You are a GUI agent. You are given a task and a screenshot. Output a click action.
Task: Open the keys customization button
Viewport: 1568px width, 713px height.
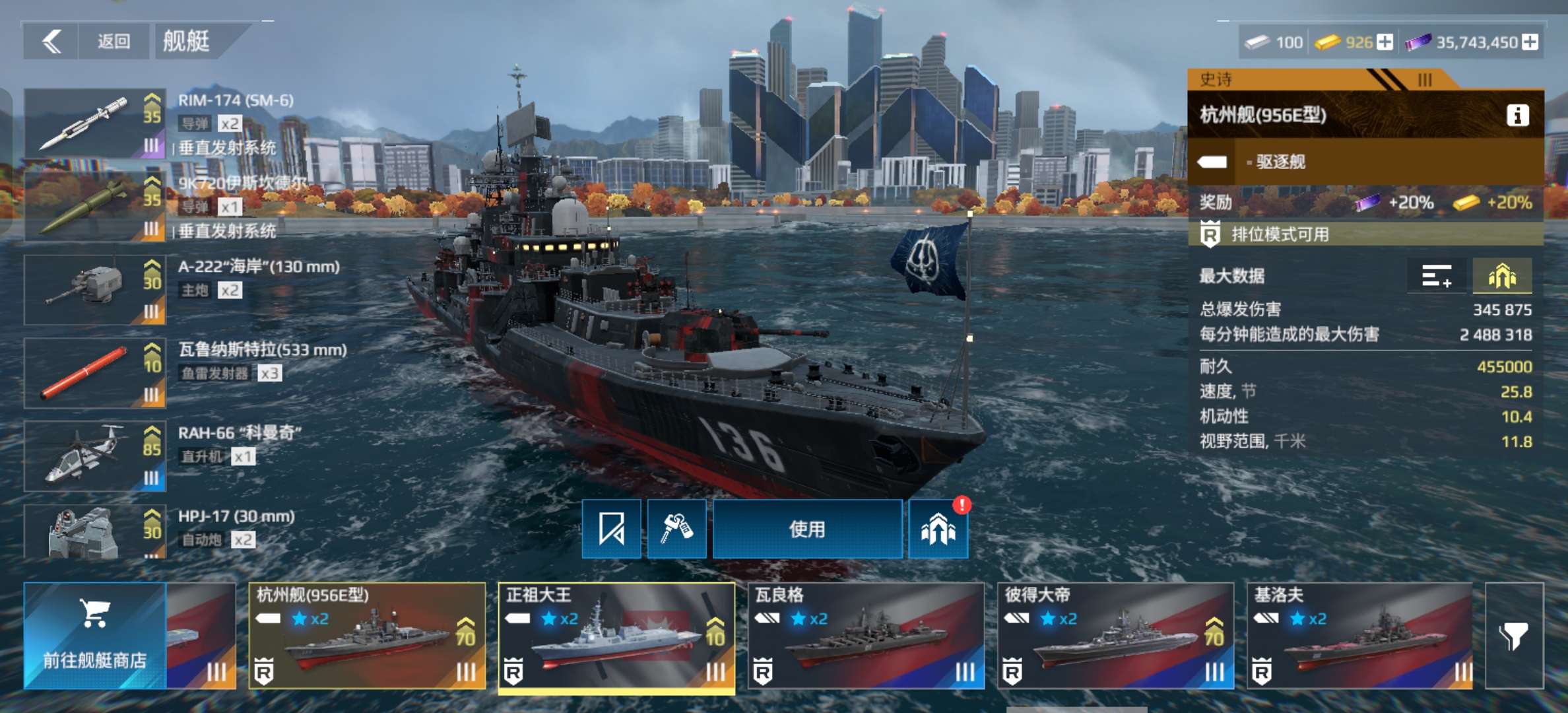coord(676,529)
